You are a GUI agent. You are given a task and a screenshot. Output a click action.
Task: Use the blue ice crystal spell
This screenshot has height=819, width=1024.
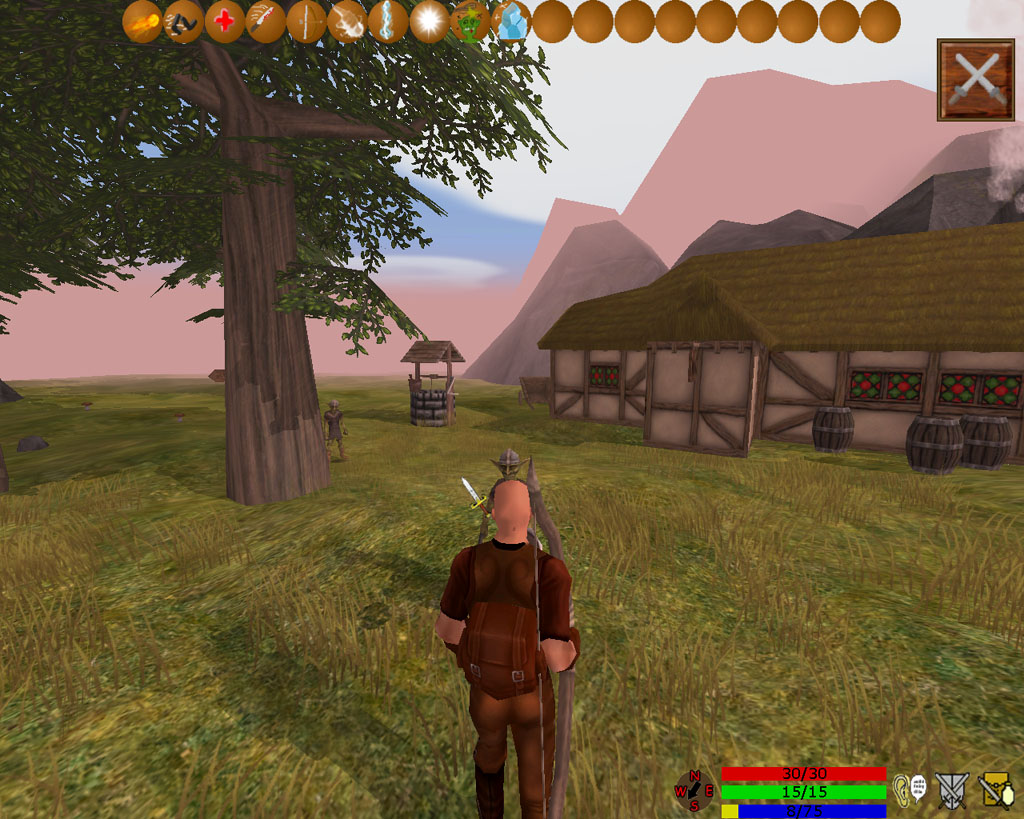click(511, 22)
